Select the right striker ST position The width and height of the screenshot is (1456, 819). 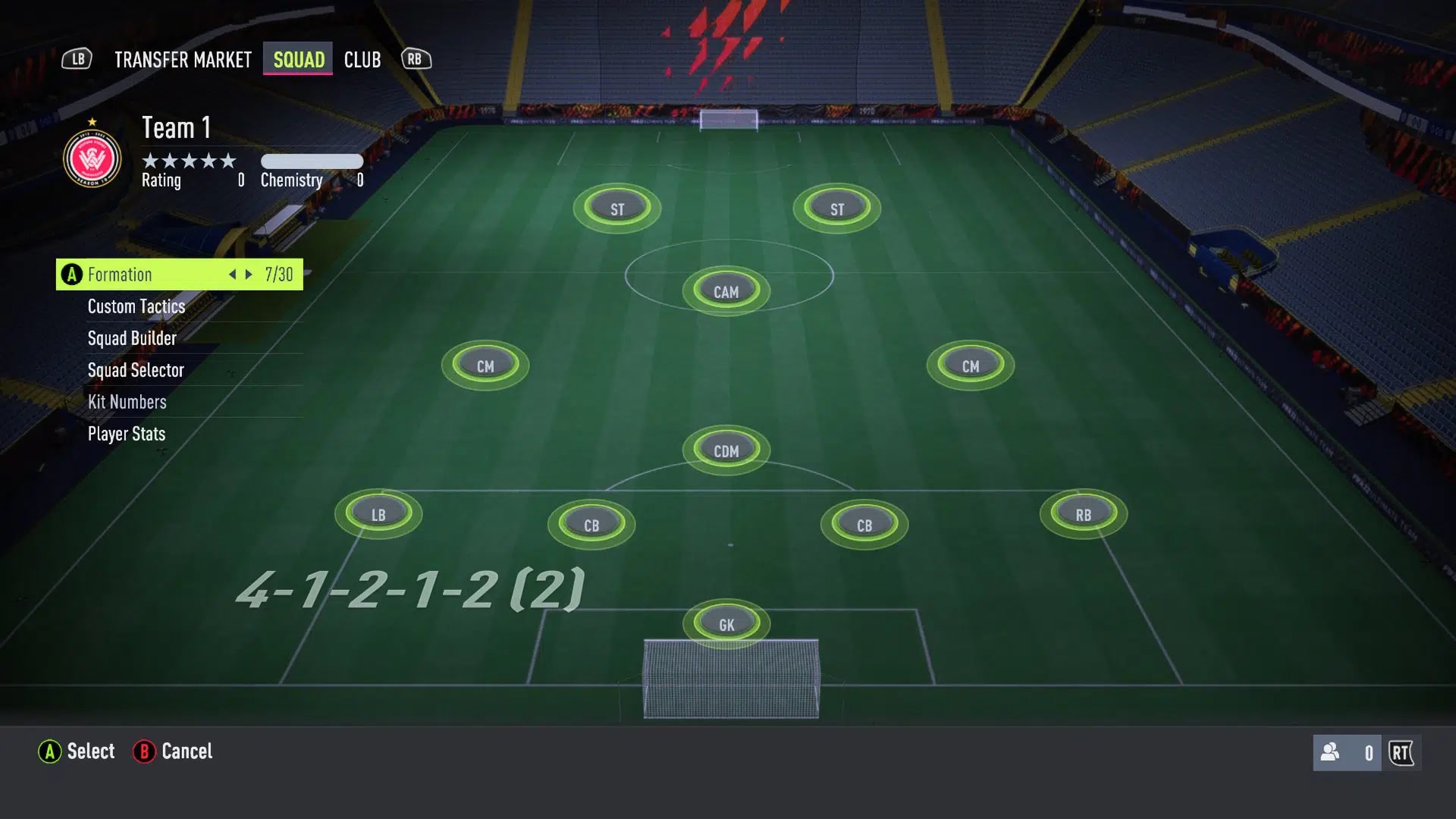pos(836,207)
